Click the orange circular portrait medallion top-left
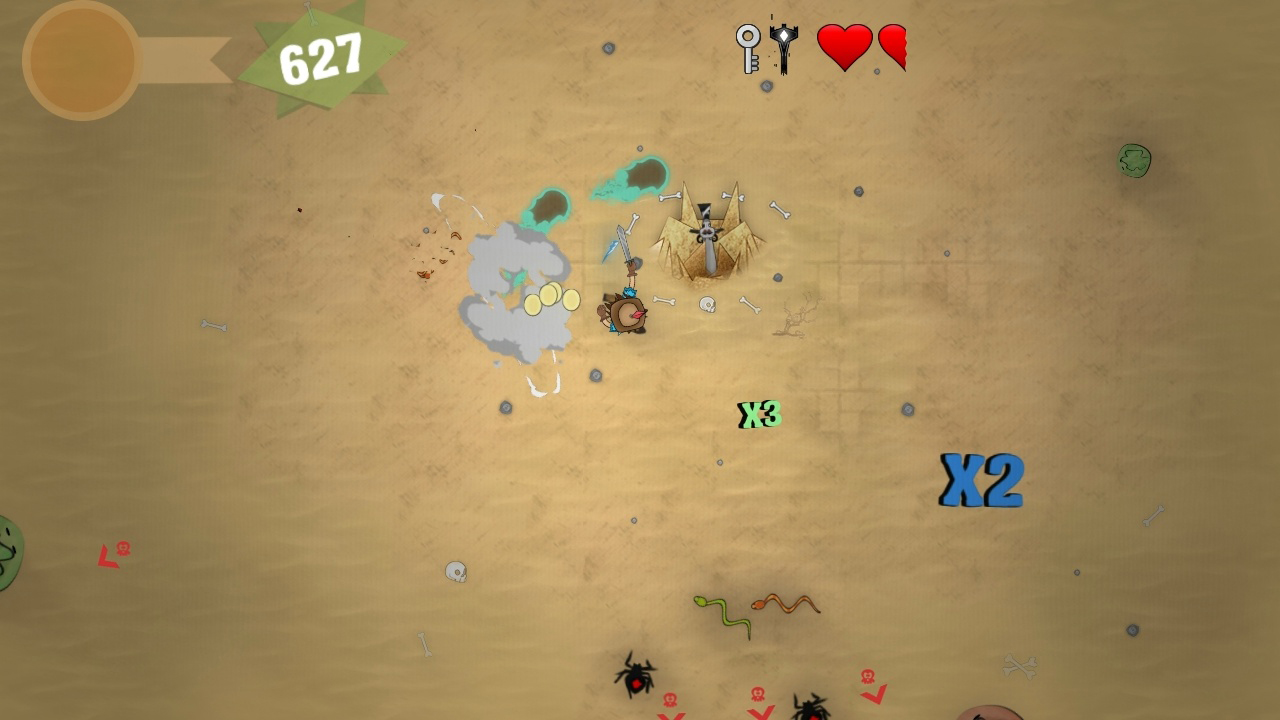This screenshot has width=1280, height=720. pyautogui.click(x=80, y=58)
